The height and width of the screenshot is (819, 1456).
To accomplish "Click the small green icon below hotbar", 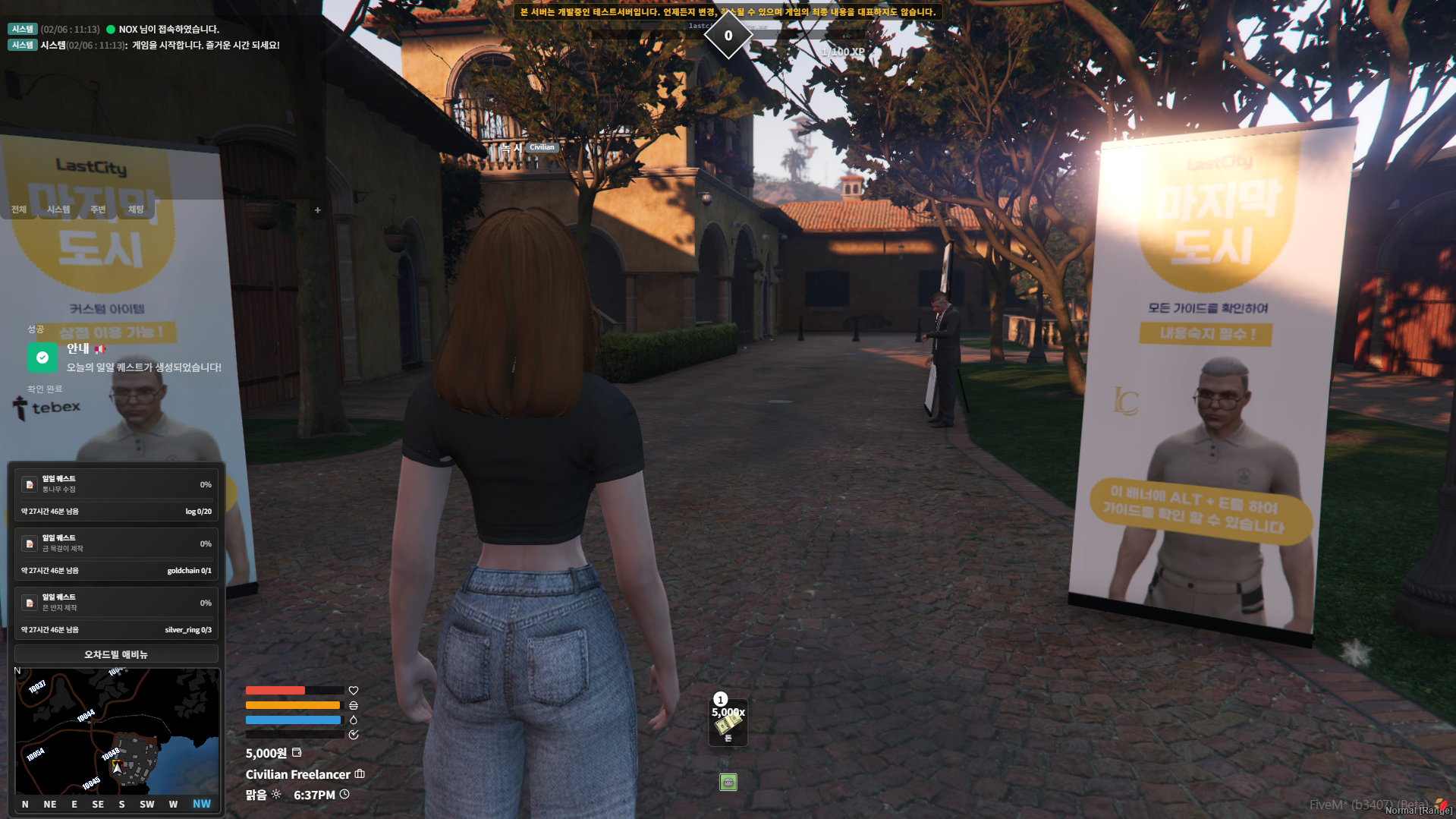I will (728, 782).
